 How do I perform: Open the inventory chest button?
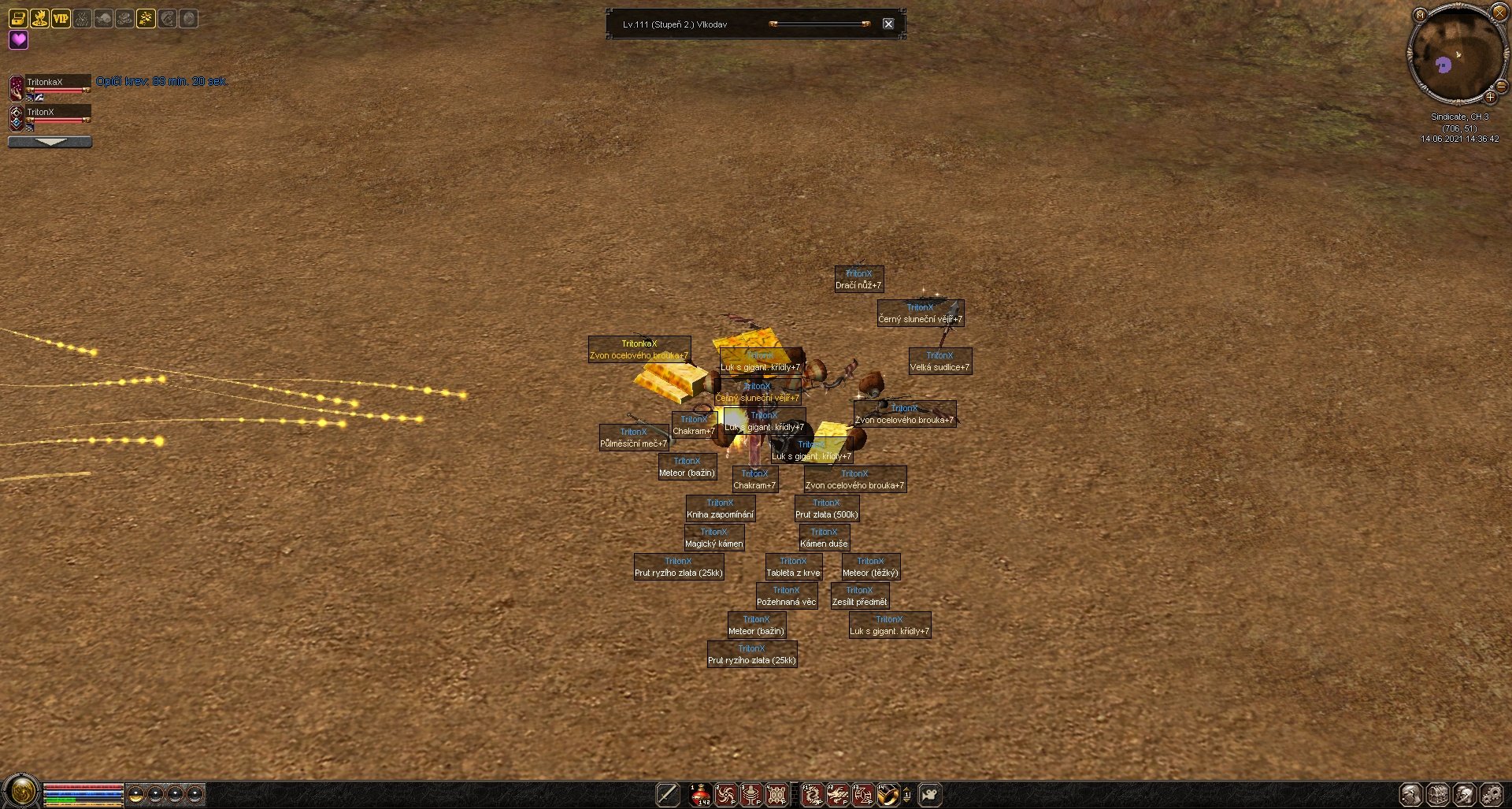pyautogui.click(x=1438, y=795)
